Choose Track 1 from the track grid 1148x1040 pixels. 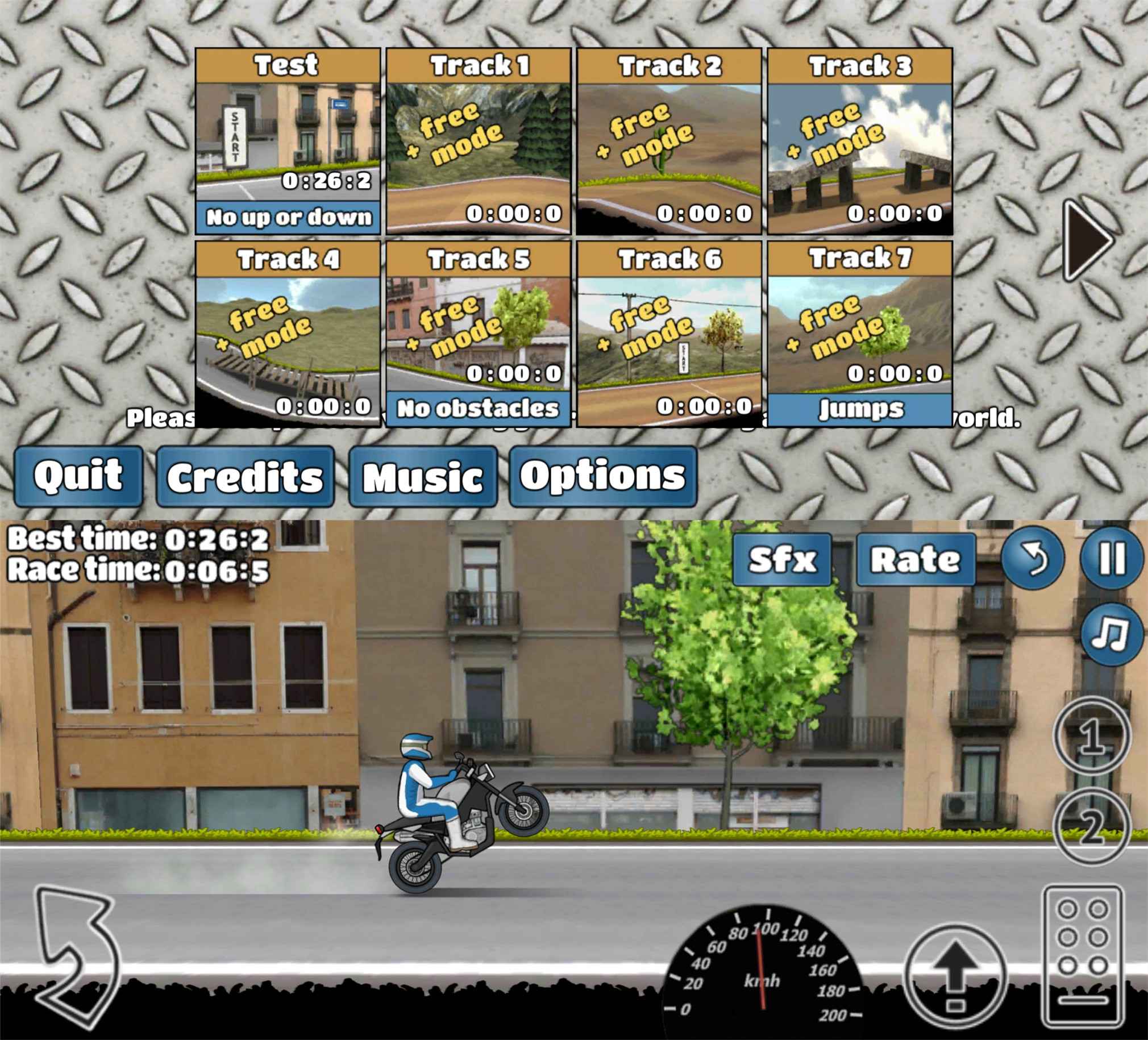pos(479,141)
